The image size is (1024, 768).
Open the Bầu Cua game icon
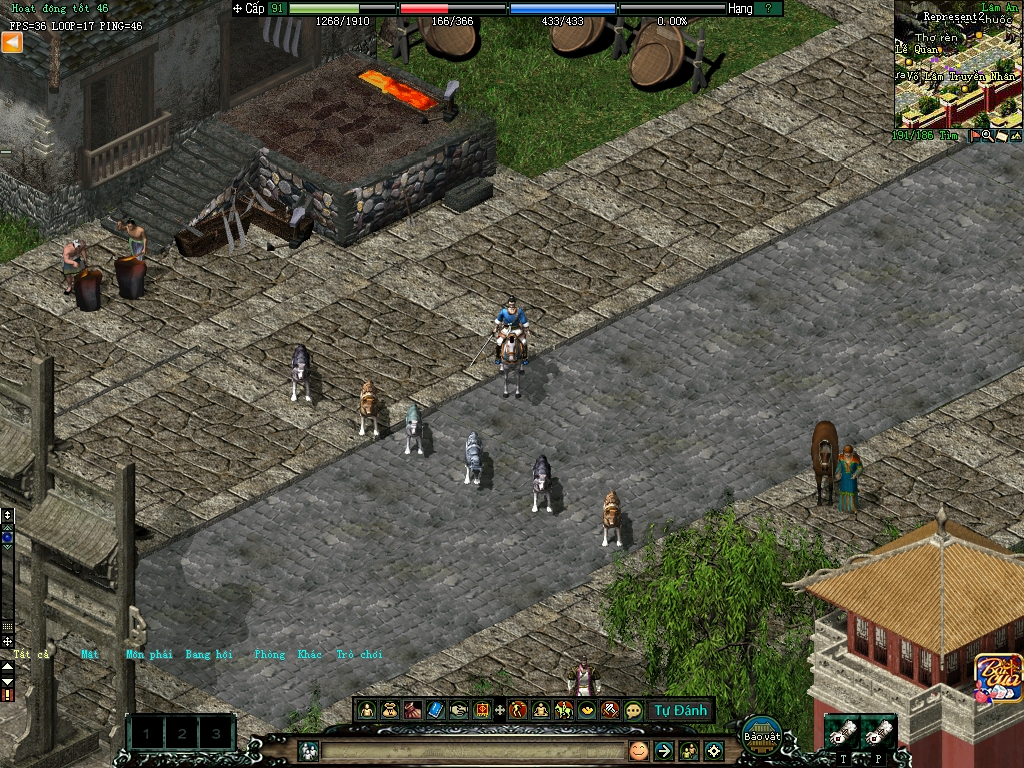(997, 677)
